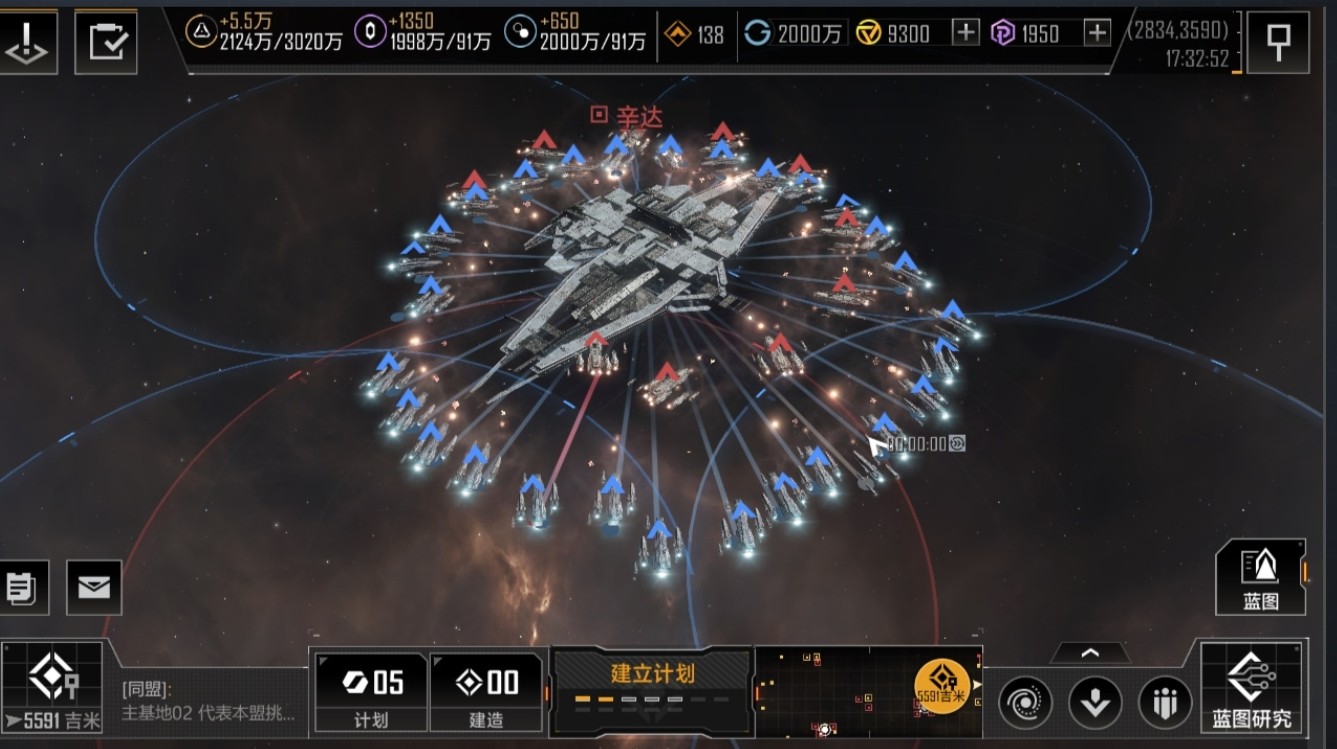This screenshot has width=1337, height=749.
Task: Open the alert warning icon
Action: (27, 41)
